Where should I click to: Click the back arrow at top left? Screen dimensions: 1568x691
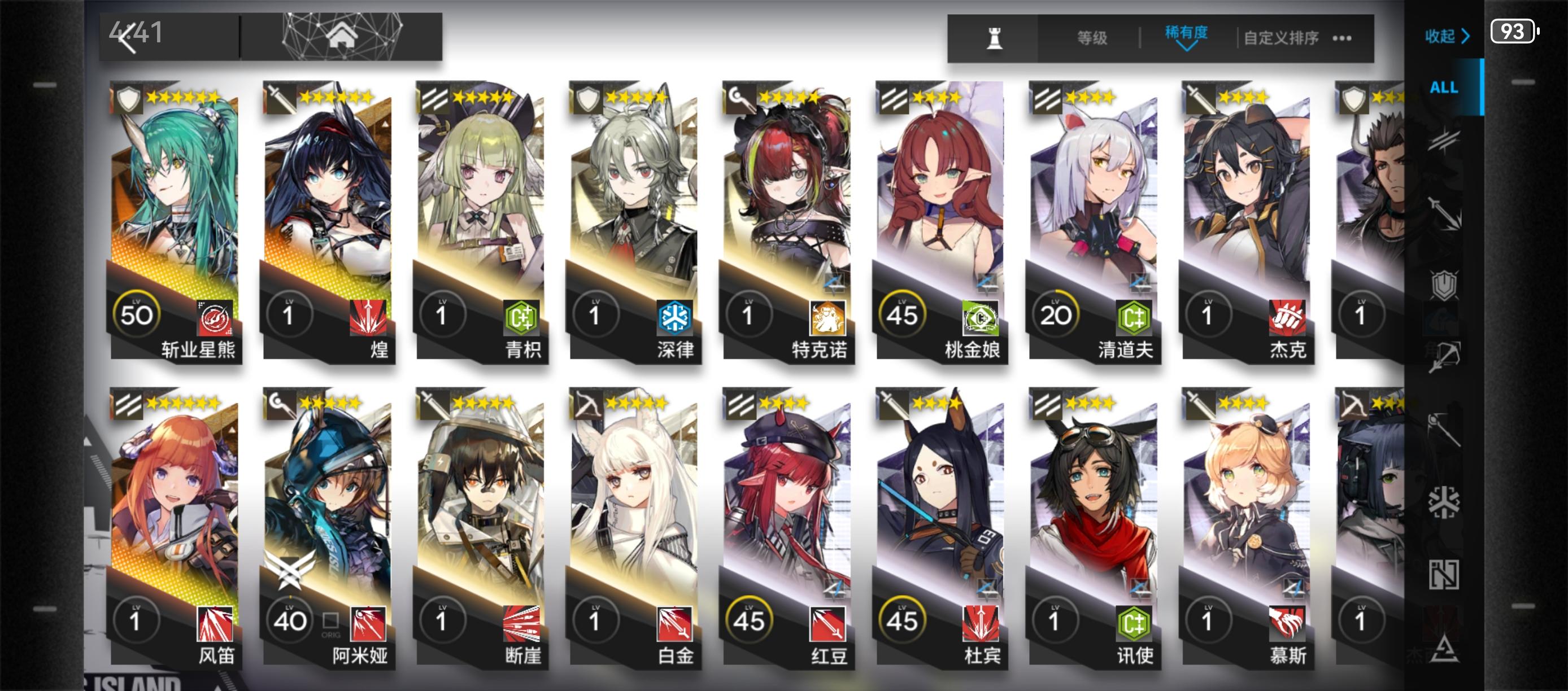pyautogui.click(x=128, y=38)
